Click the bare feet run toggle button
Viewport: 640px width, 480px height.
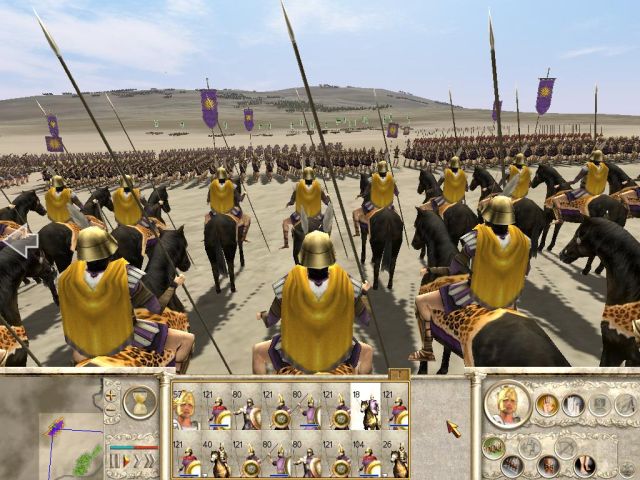(585, 465)
